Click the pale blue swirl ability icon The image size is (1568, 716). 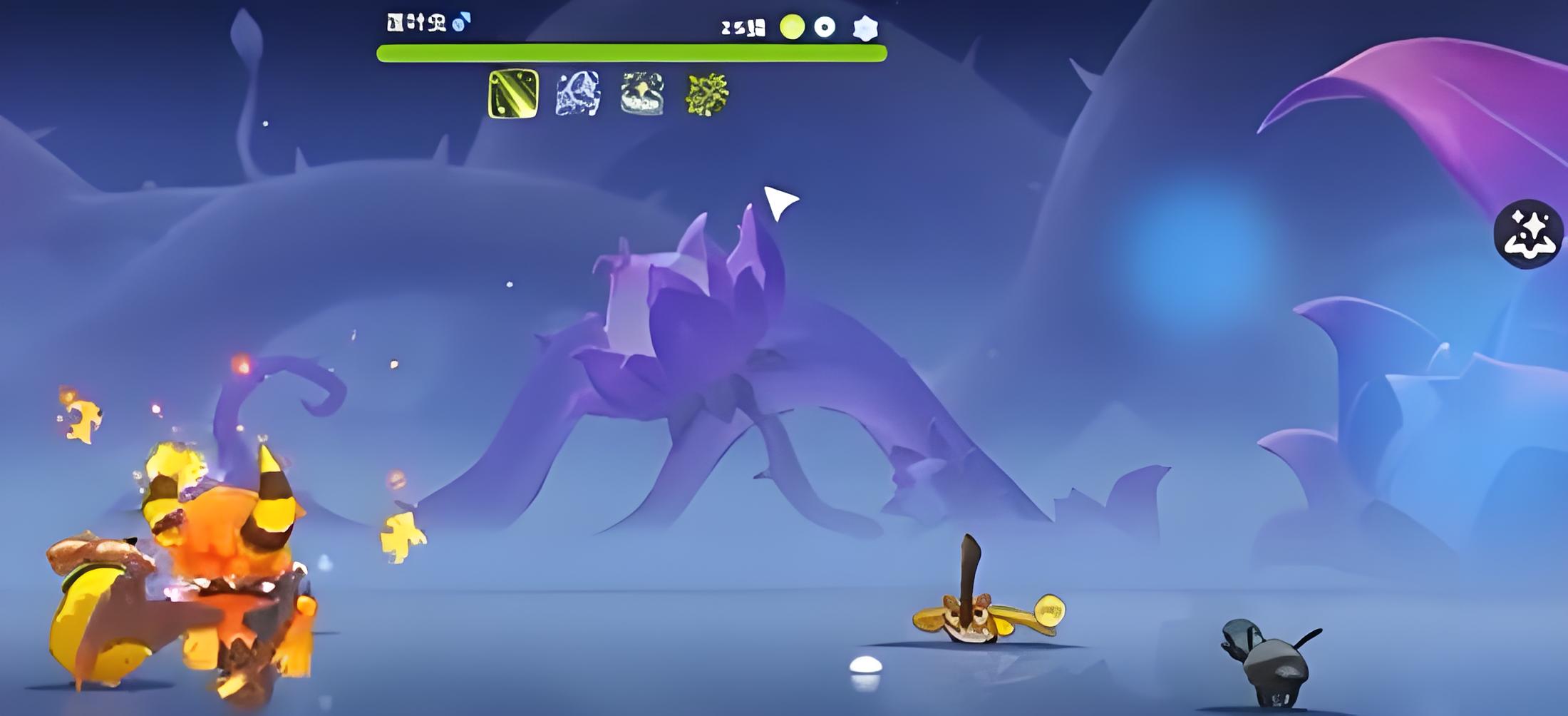577,93
